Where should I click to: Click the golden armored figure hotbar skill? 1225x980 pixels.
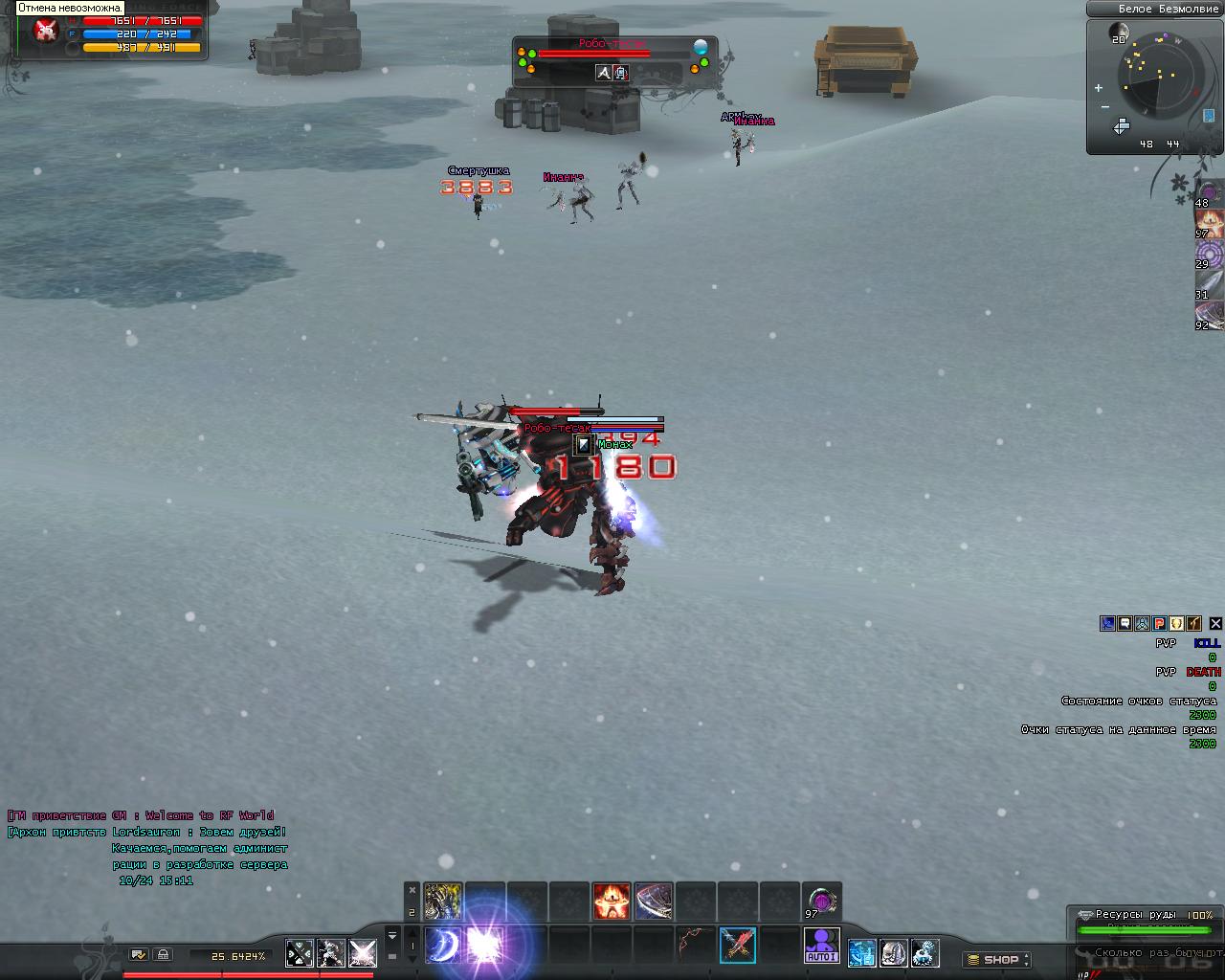443,902
